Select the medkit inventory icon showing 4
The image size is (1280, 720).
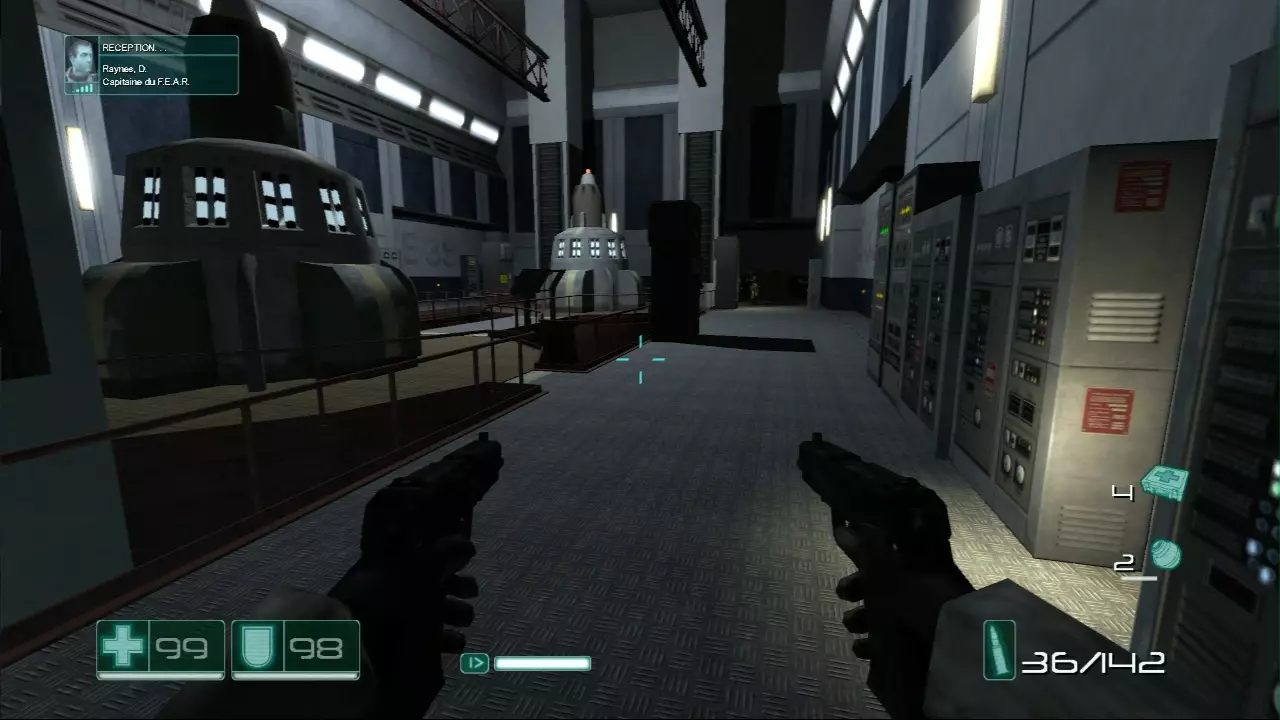1165,483
